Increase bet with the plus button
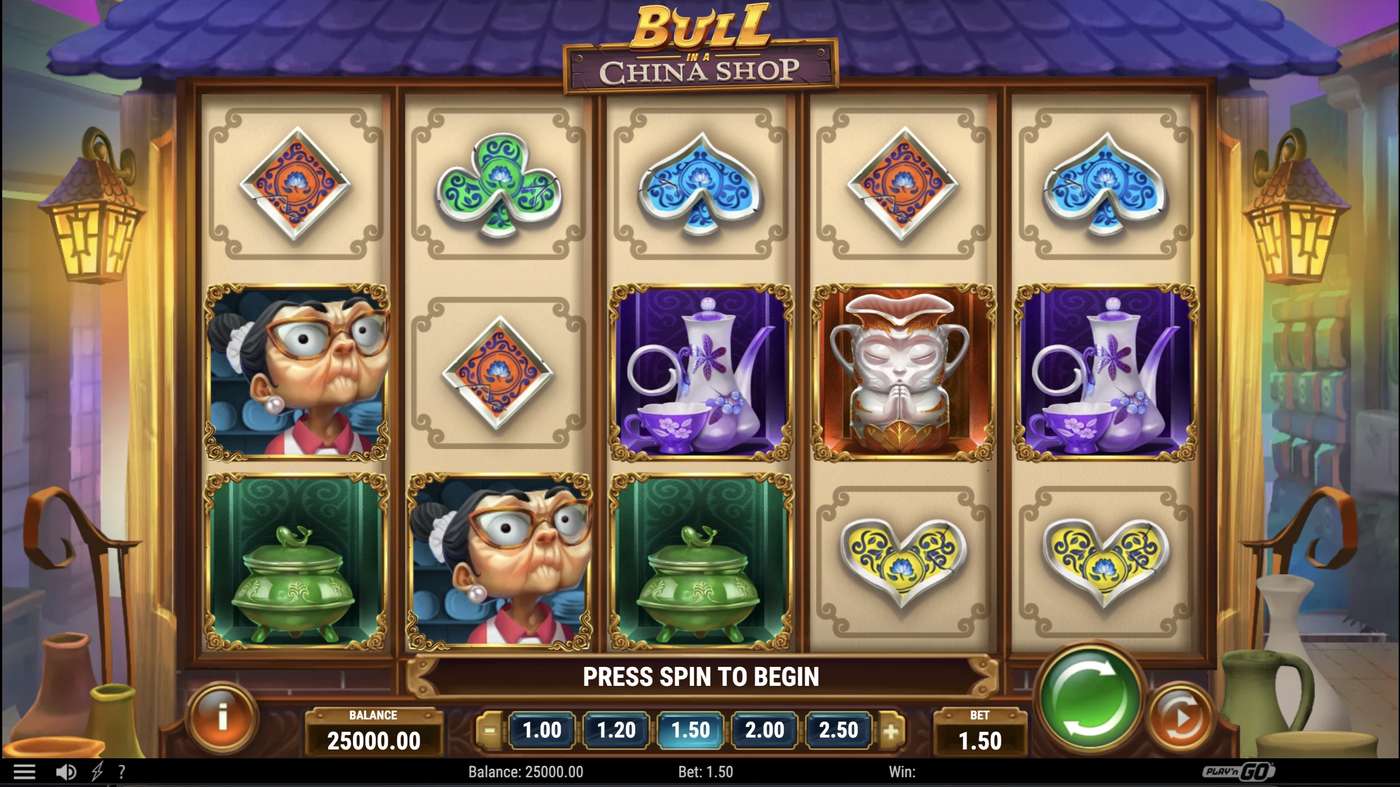The width and height of the screenshot is (1400, 787). pyautogui.click(x=889, y=730)
